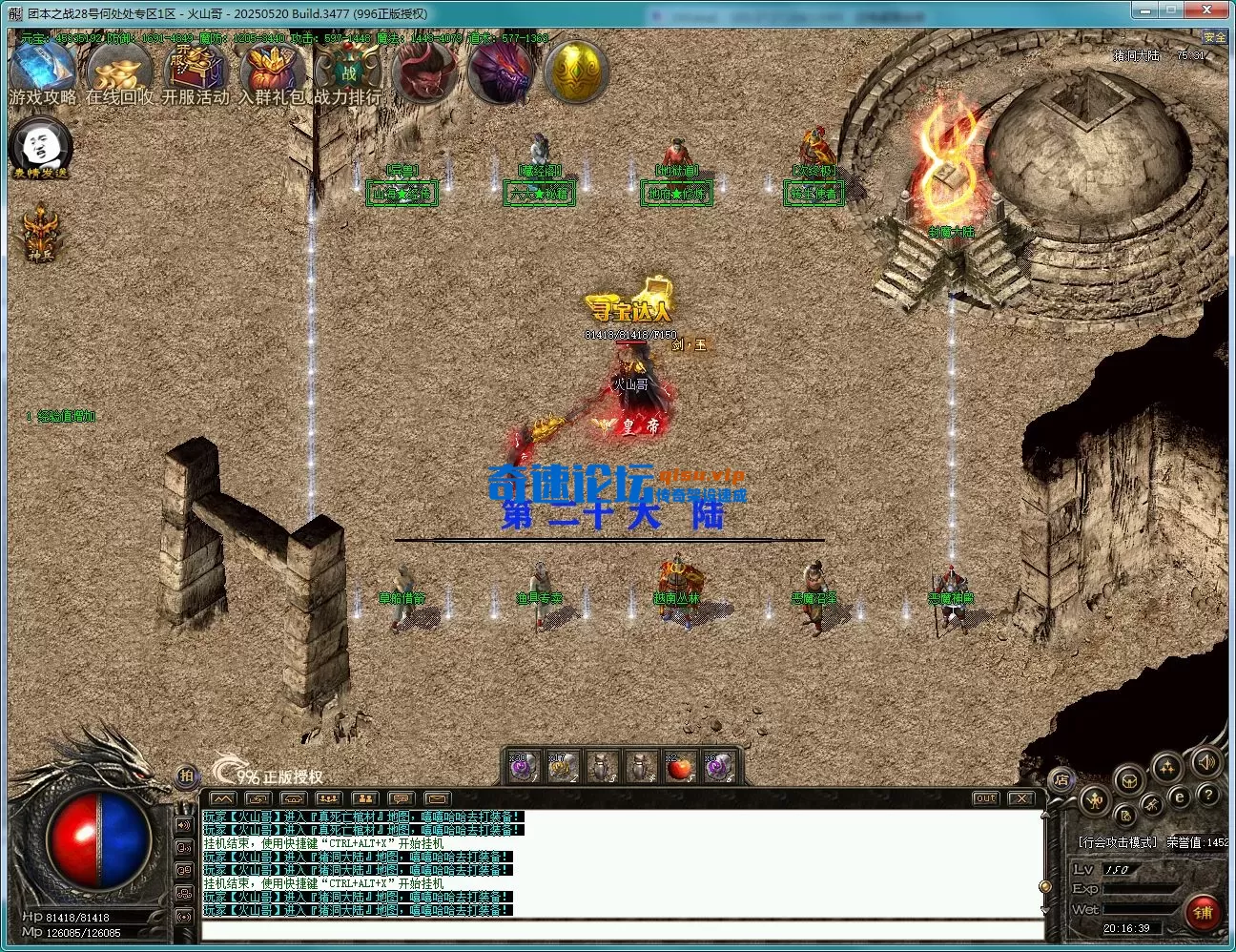Click the ? help icon near the minimap controls
1236x952 pixels.
click(1208, 796)
